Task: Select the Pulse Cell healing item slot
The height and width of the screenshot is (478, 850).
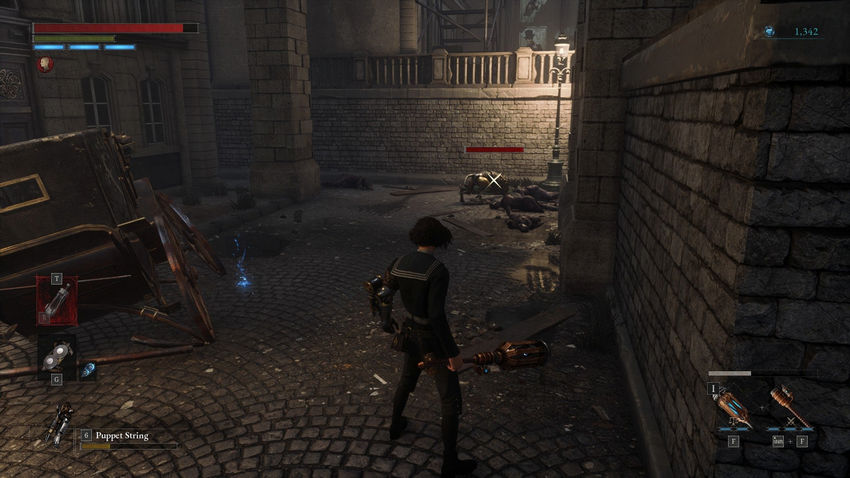Action: [x=57, y=300]
